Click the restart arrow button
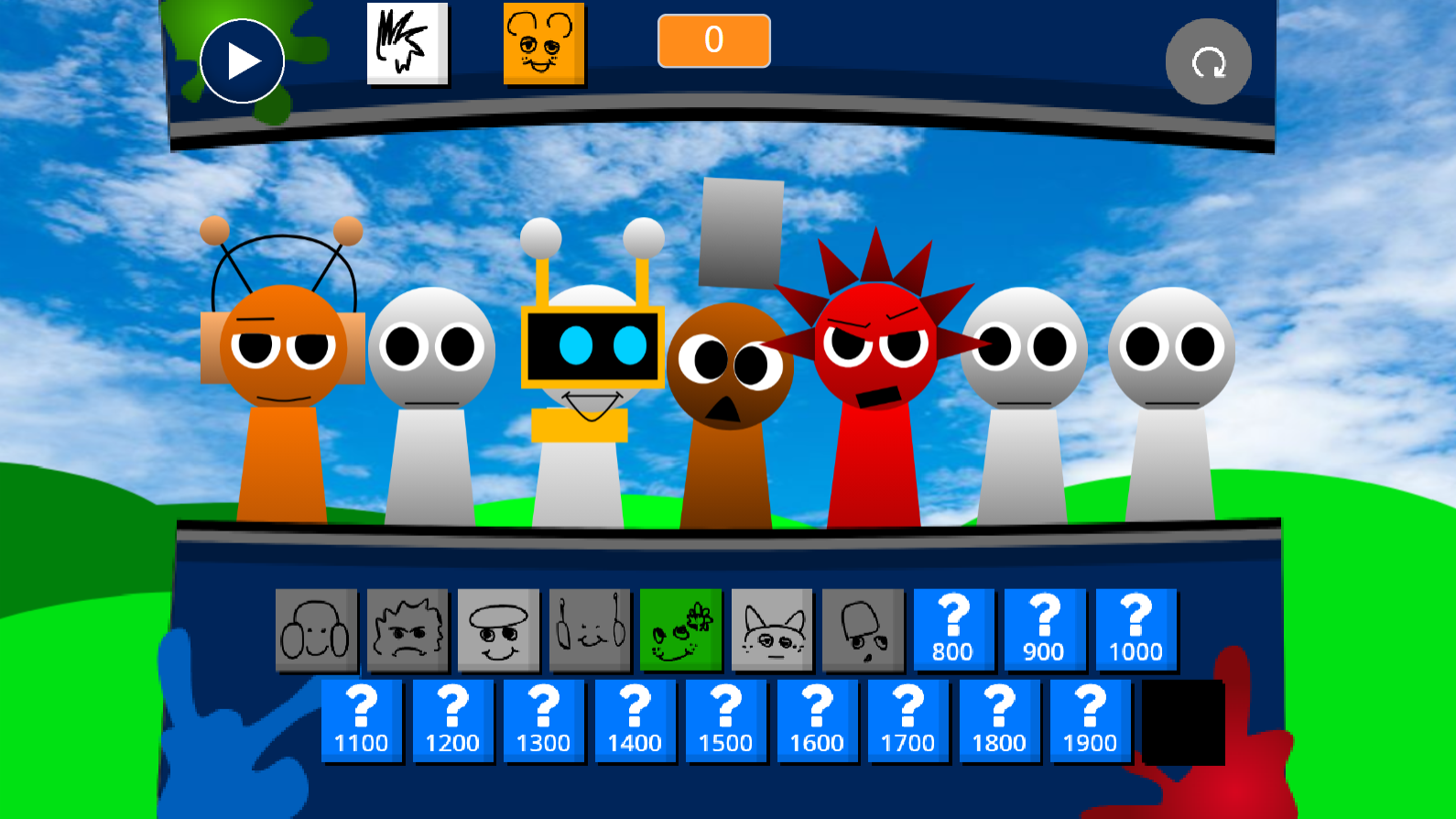This screenshot has height=819, width=1456. [1208, 60]
